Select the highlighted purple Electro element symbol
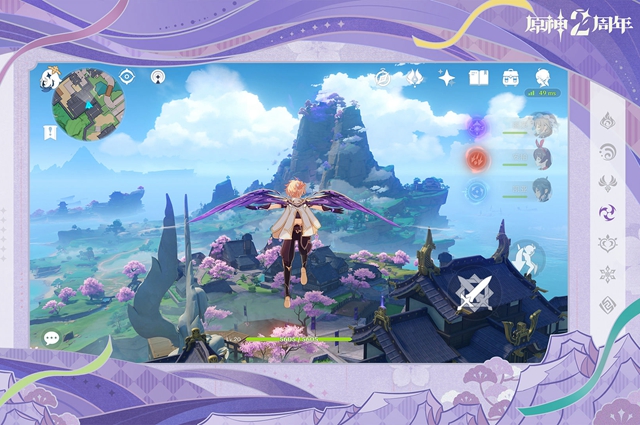This screenshot has width=640, height=425. tap(607, 213)
